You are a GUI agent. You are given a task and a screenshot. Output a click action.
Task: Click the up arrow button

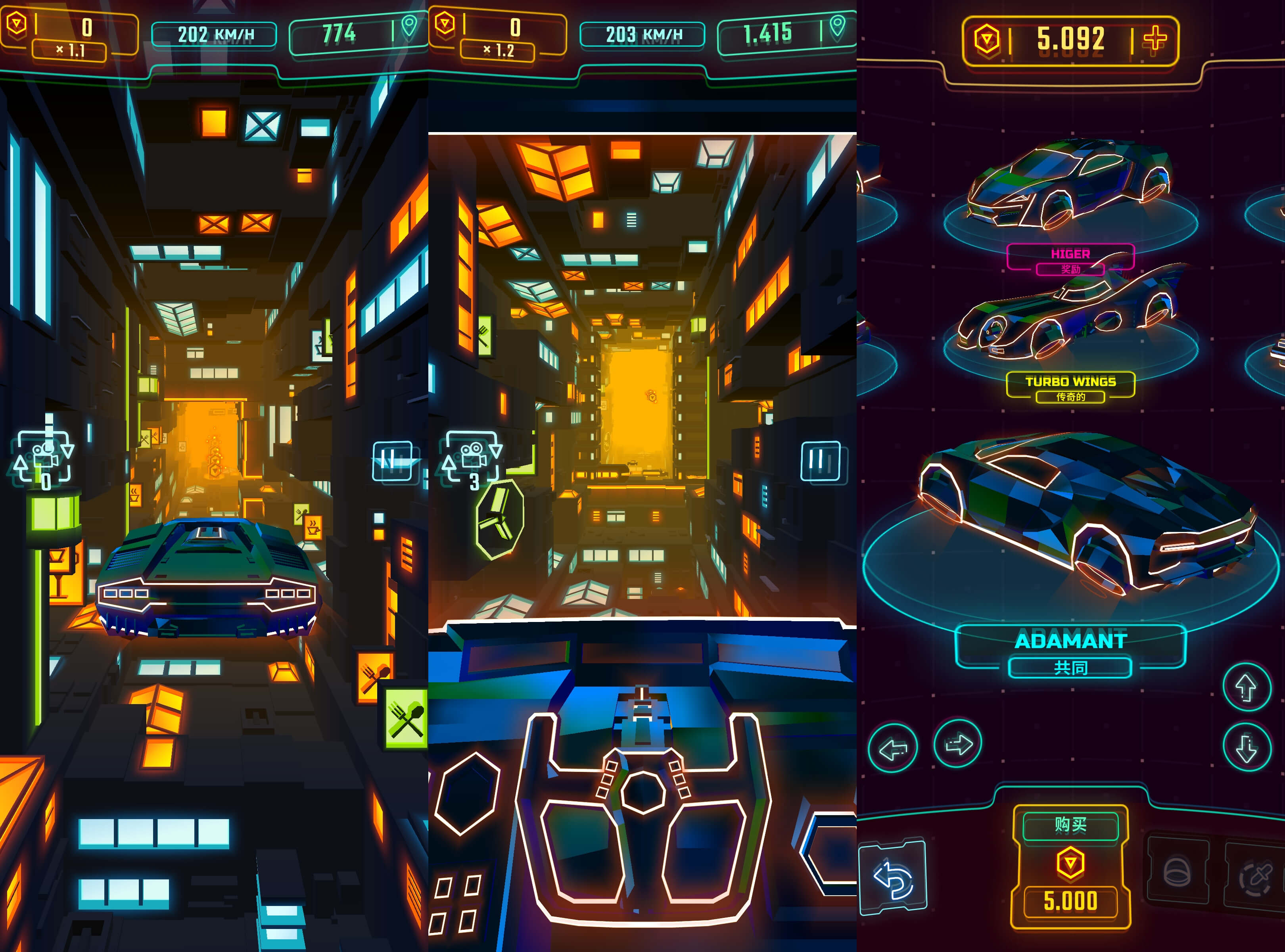point(1247,687)
